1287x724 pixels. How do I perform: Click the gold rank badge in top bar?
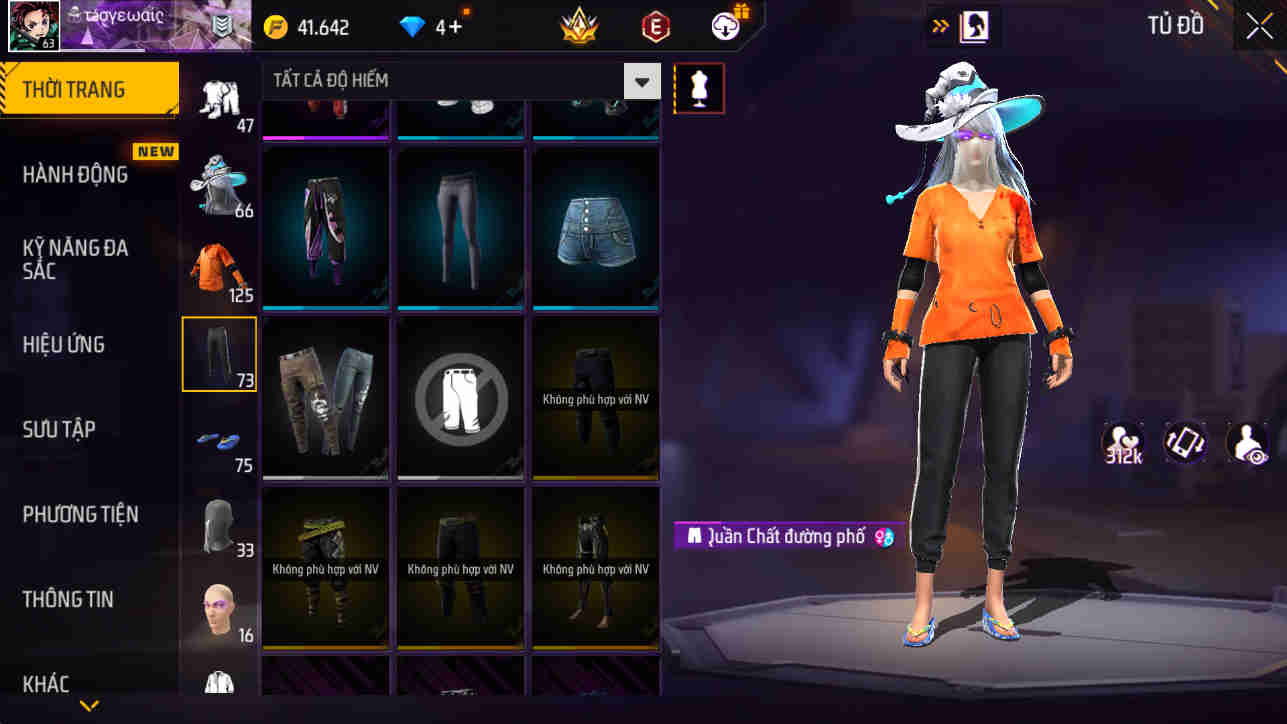pos(580,26)
